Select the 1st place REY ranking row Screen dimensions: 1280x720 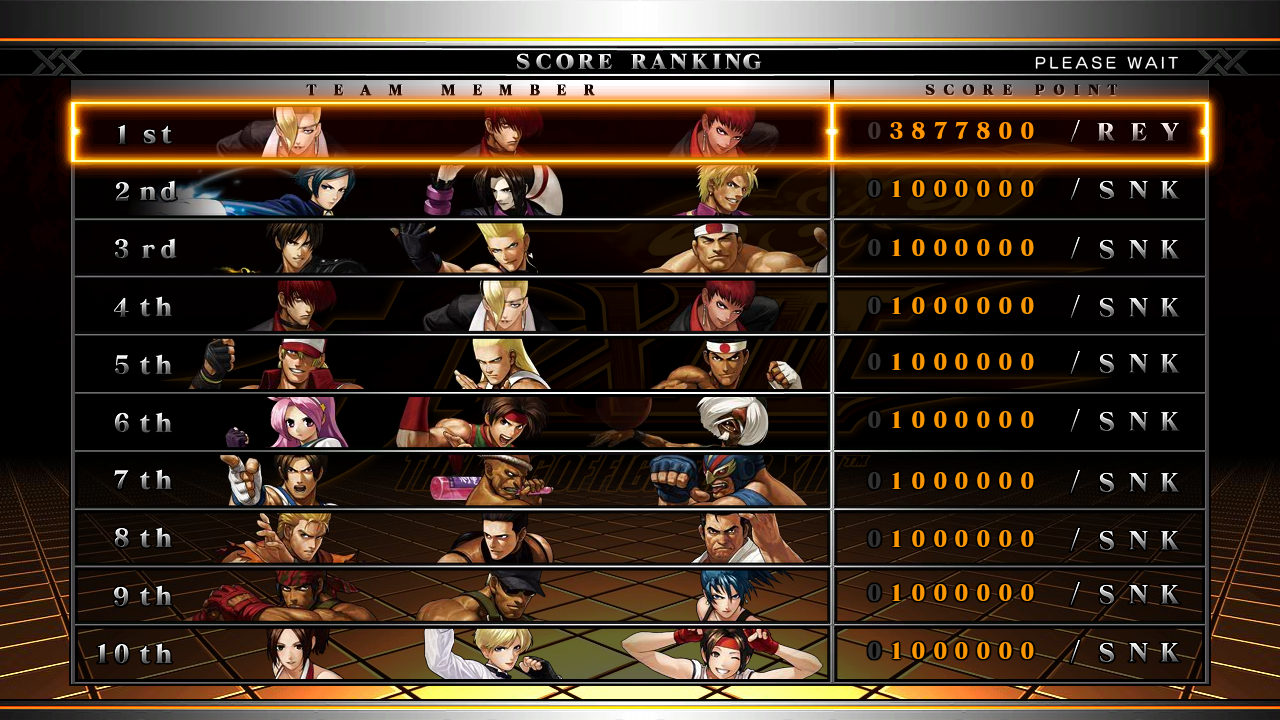pyautogui.click(x=640, y=132)
